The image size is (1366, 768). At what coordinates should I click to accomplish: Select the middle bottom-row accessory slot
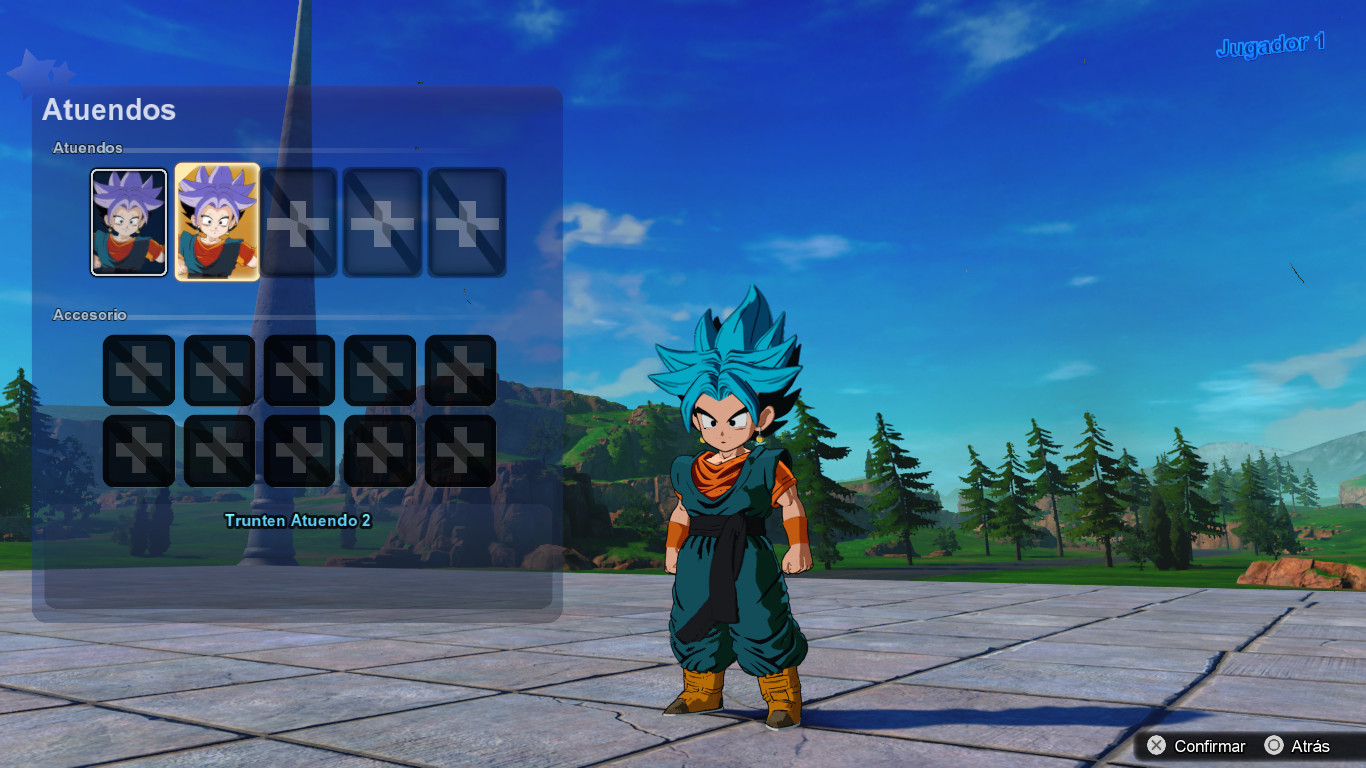pyautogui.click(x=299, y=449)
